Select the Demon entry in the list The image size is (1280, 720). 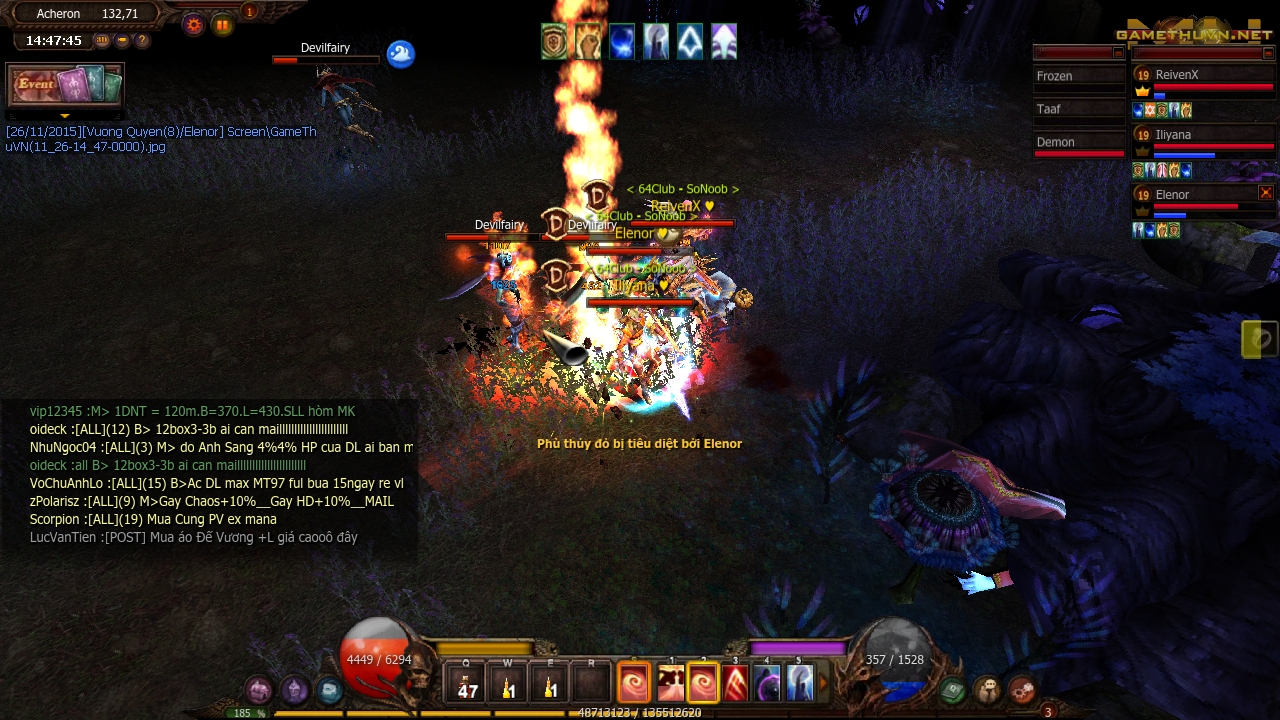point(1078,143)
